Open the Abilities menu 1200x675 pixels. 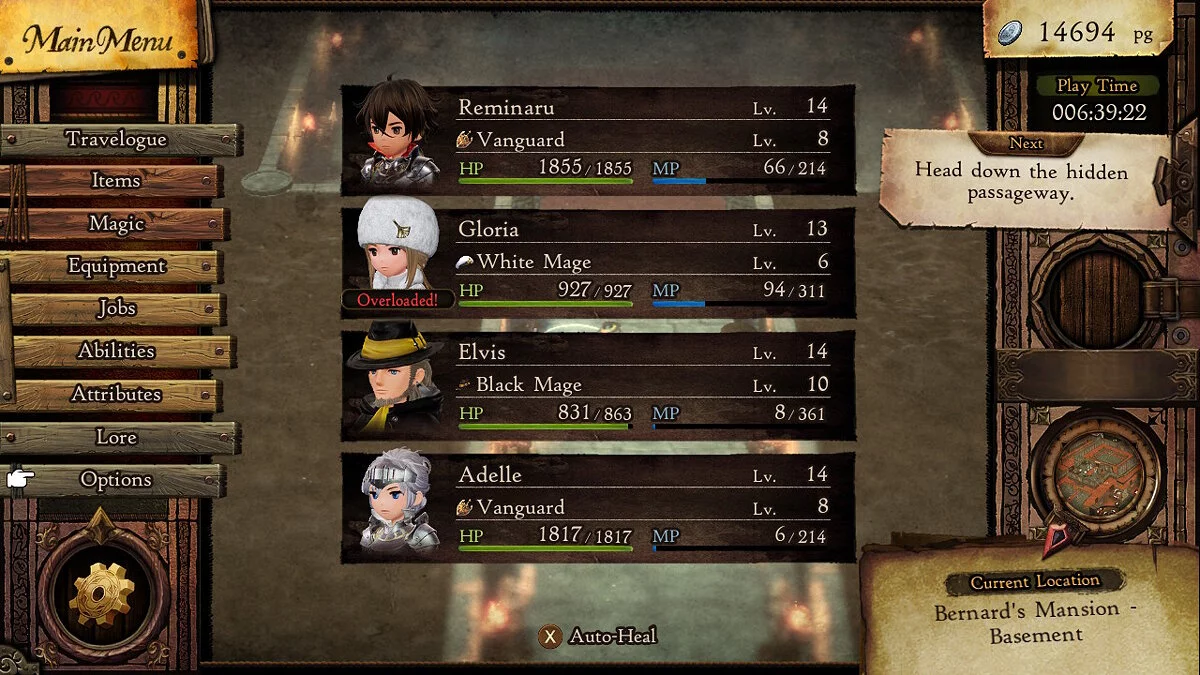pyautogui.click(x=117, y=351)
